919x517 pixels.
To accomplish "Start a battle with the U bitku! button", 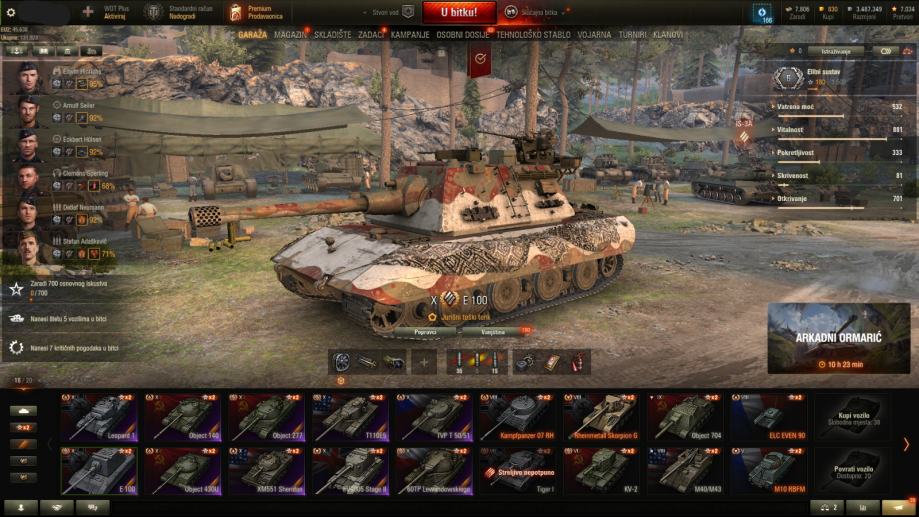I will (x=459, y=12).
